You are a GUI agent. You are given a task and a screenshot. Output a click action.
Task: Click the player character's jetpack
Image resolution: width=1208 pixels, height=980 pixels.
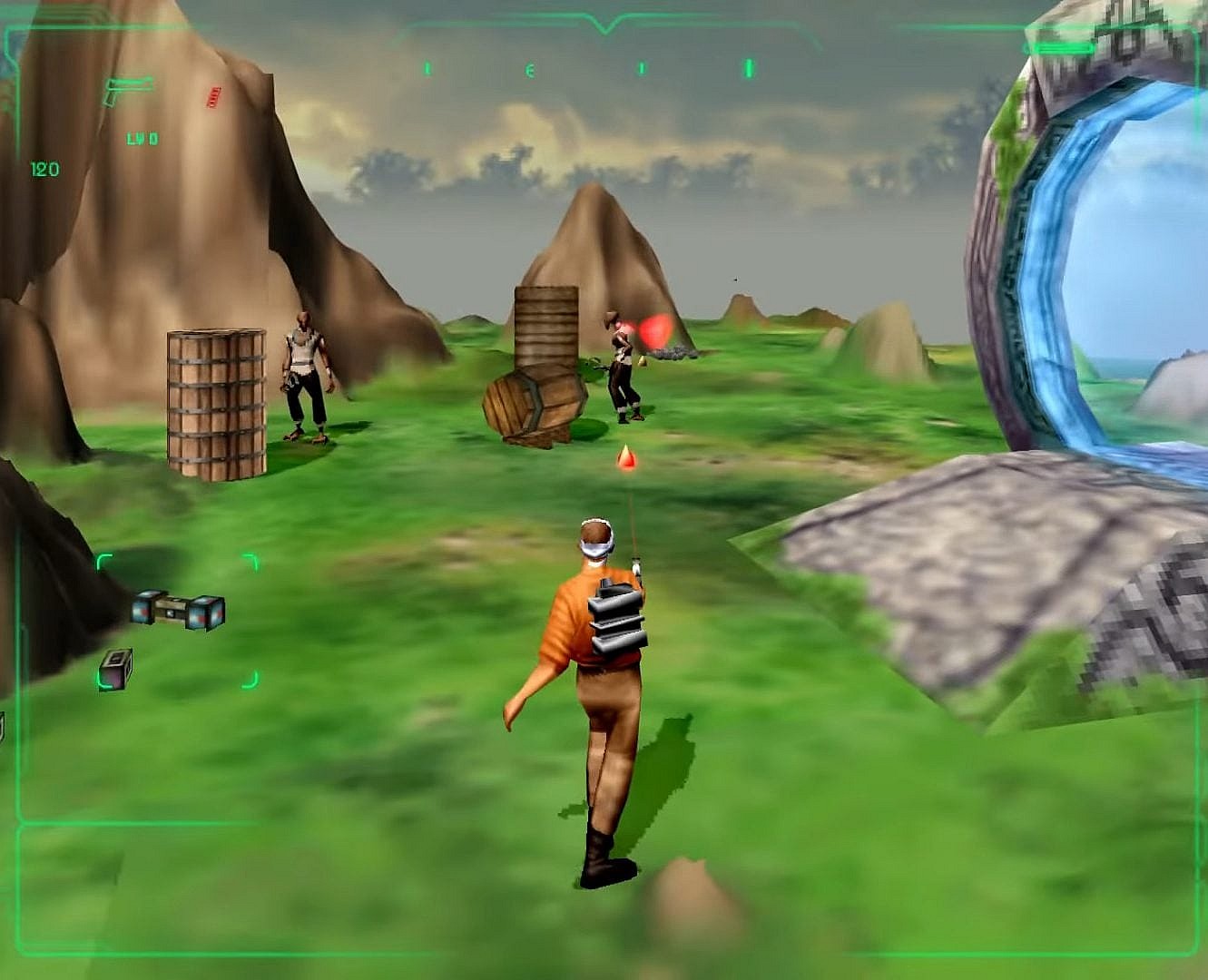coord(618,617)
